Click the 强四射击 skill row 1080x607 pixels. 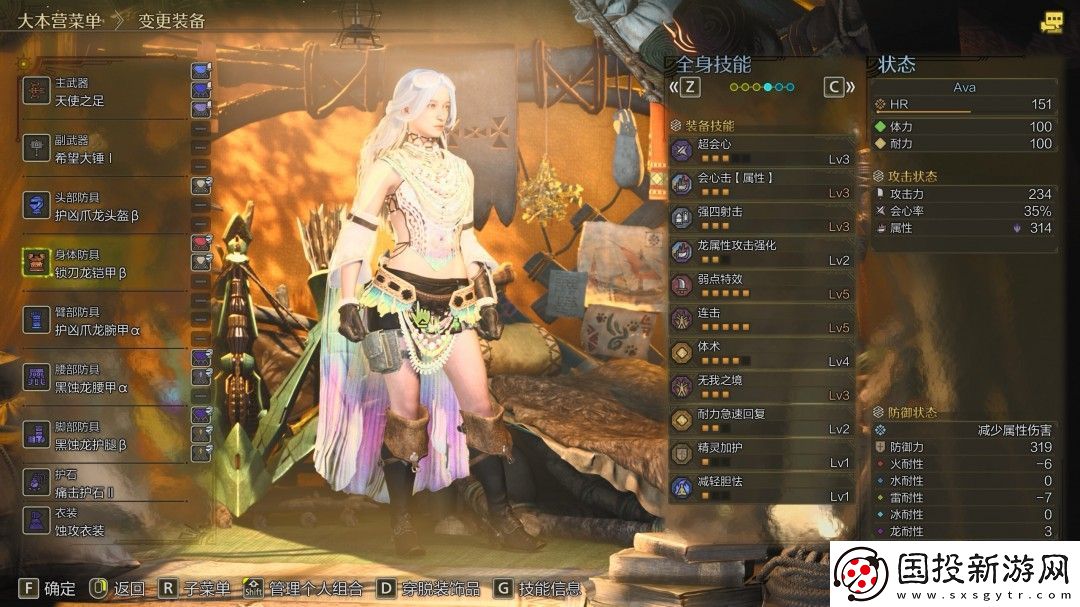pyautogui.click(x=762, y=218)
